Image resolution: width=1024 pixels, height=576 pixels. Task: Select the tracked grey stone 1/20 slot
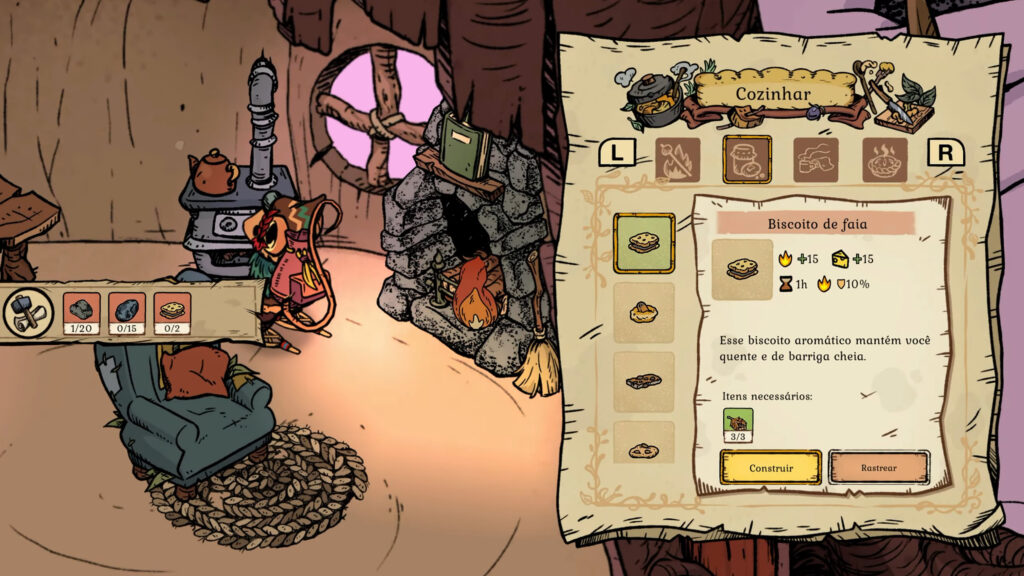[82, 313]
